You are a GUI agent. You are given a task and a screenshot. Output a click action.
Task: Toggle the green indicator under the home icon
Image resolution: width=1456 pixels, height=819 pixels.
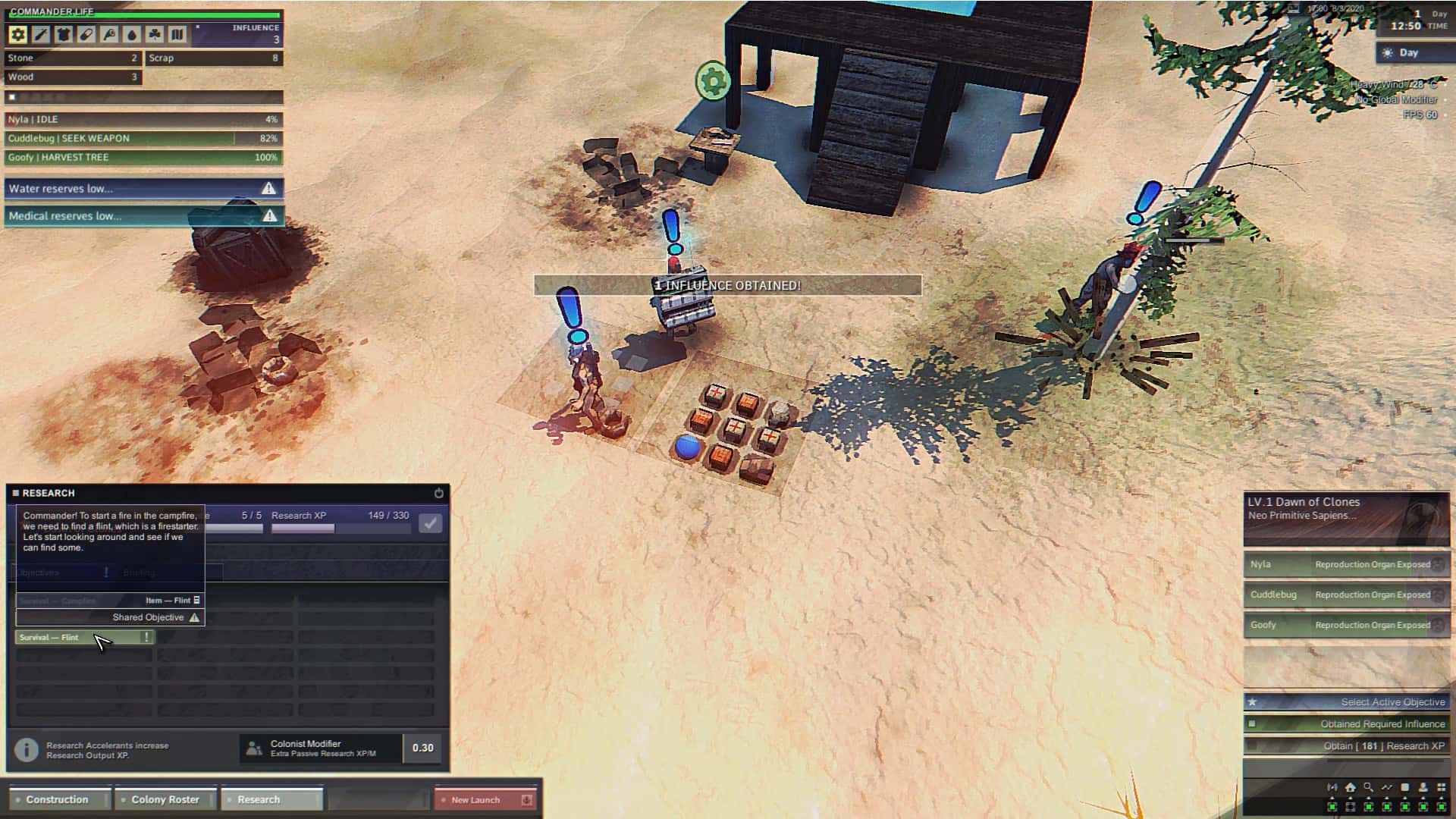(1350, 808)
